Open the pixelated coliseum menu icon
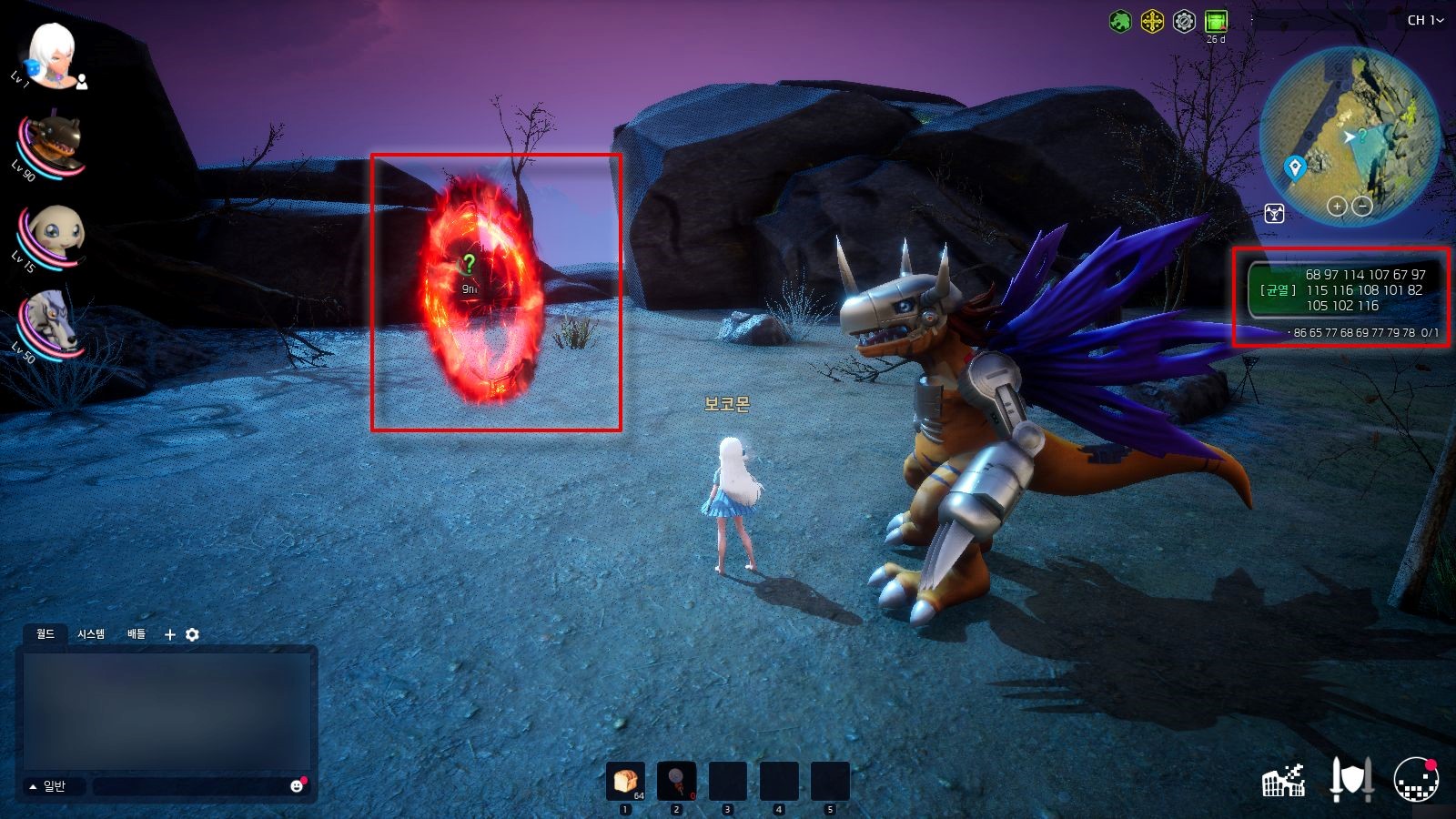The height and width of the screenshot is (819, 1456). (1284, 780)
